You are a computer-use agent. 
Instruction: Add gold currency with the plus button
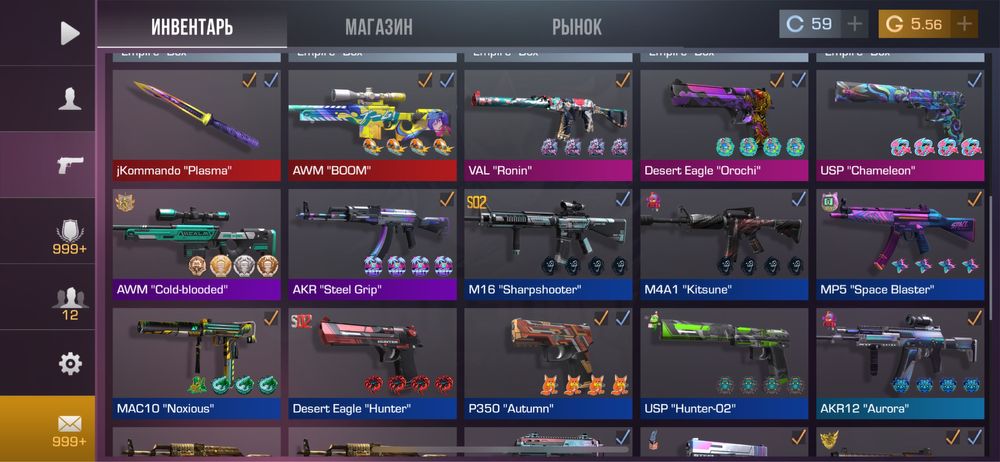point(964,24)
